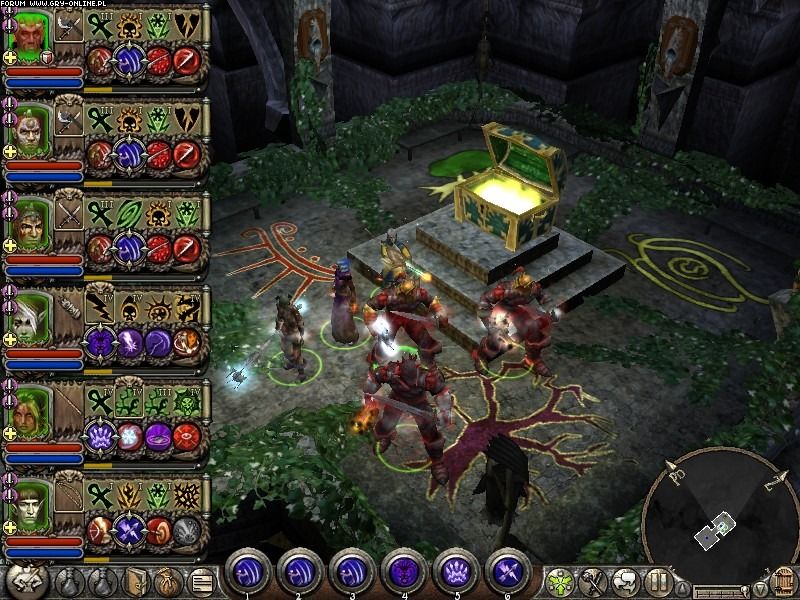Select the white-haired elf mage portrait
800x600 pixels.
tap(26, 319)
